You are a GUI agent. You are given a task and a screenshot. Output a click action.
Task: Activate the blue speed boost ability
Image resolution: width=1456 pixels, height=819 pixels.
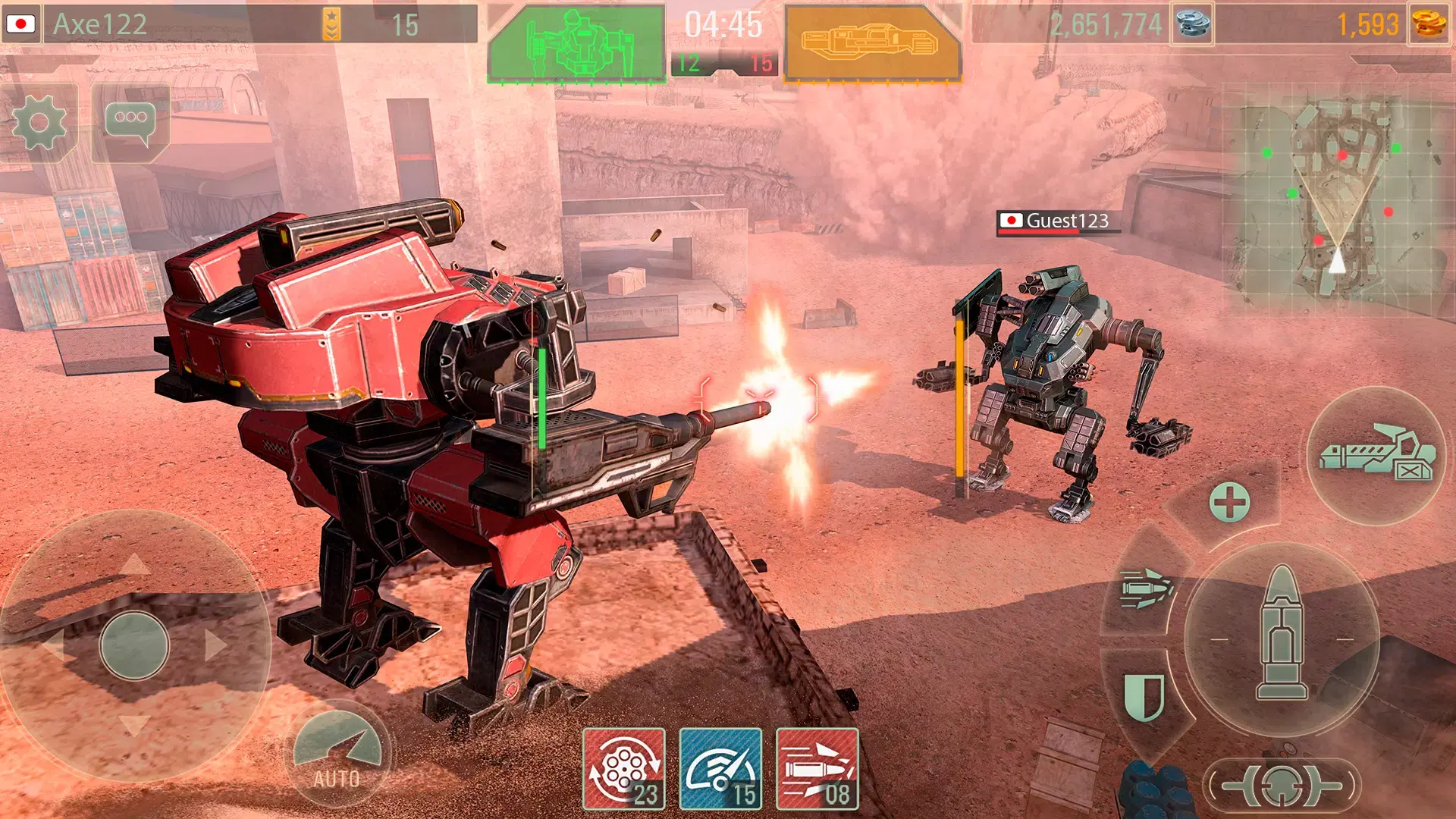coord(720,769)
